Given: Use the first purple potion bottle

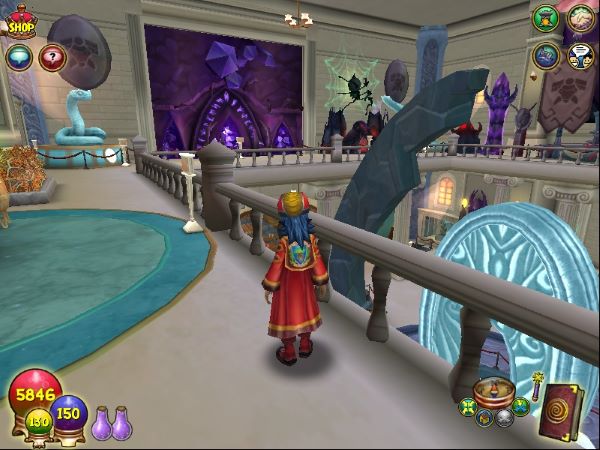Looking at the screenshot, I should tap(101, 424).
